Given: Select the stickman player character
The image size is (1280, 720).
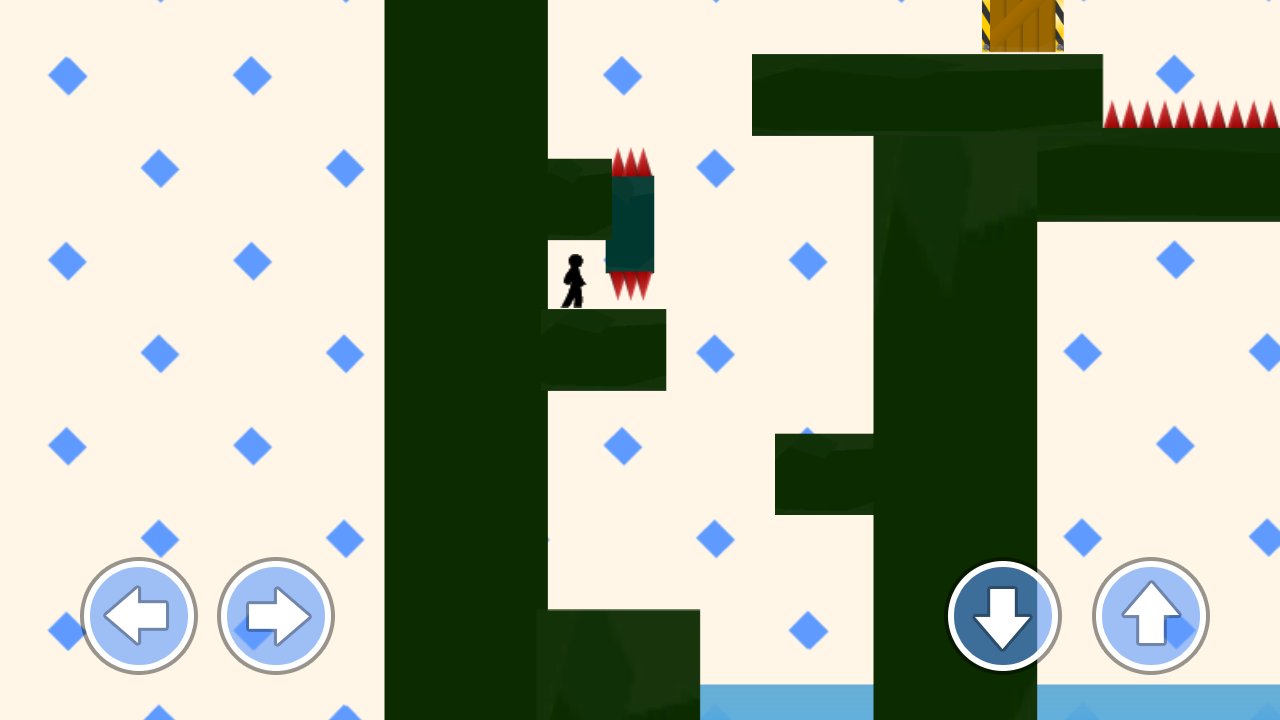Looking at the screenshot, I should [574, 280].
